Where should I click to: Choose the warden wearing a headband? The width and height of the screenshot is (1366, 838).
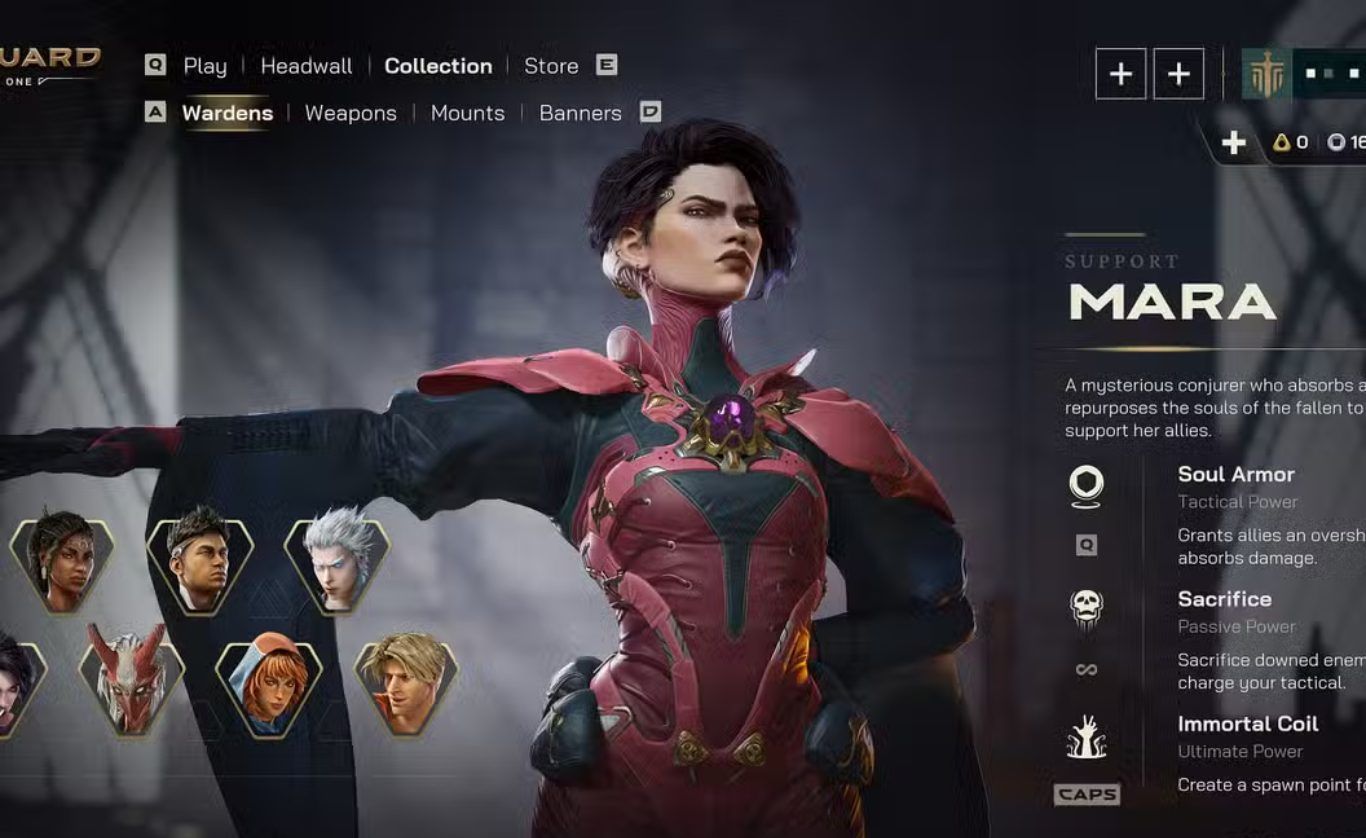(199, 561)
